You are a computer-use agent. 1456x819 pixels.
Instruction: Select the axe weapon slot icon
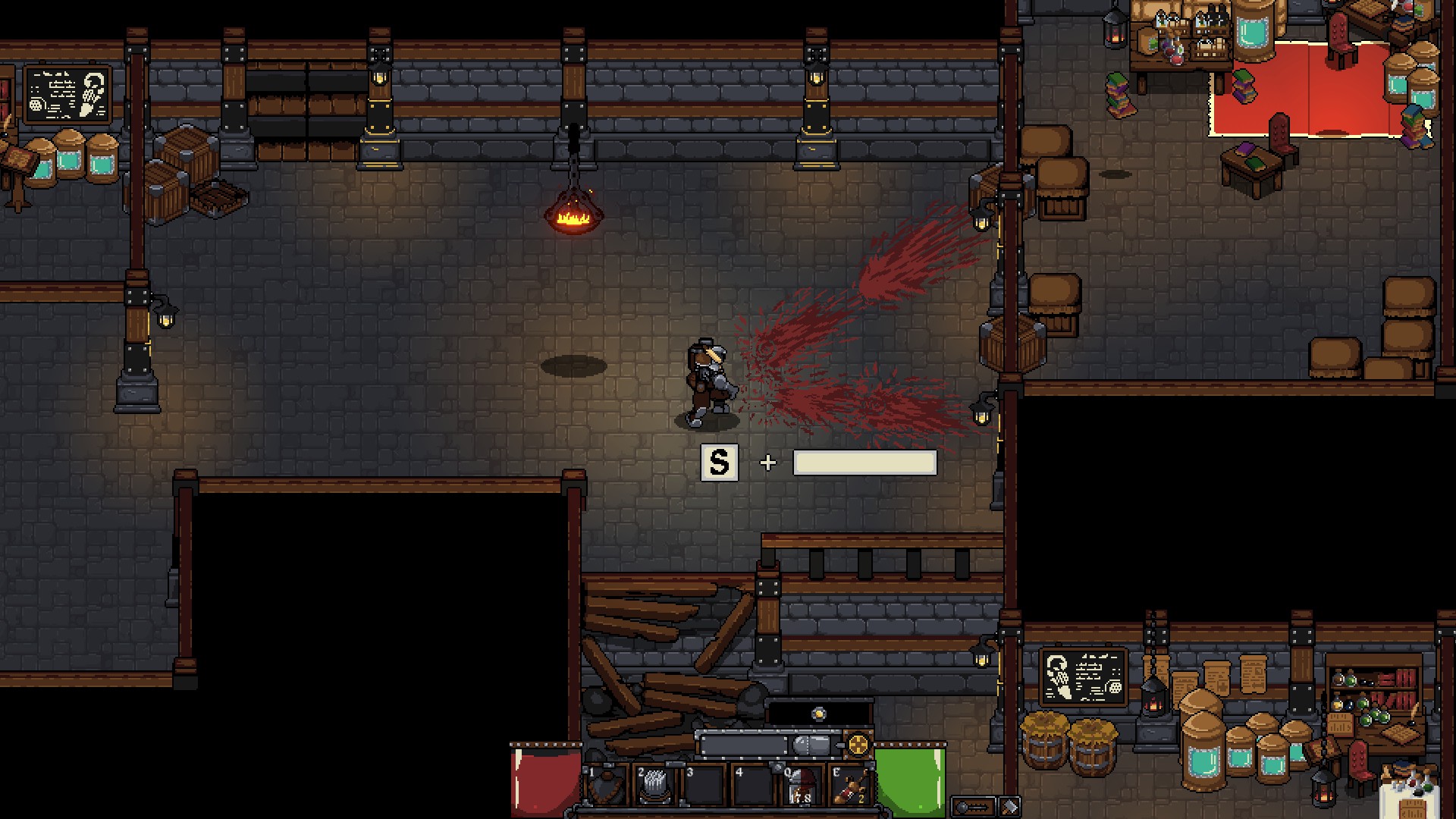1008,806
